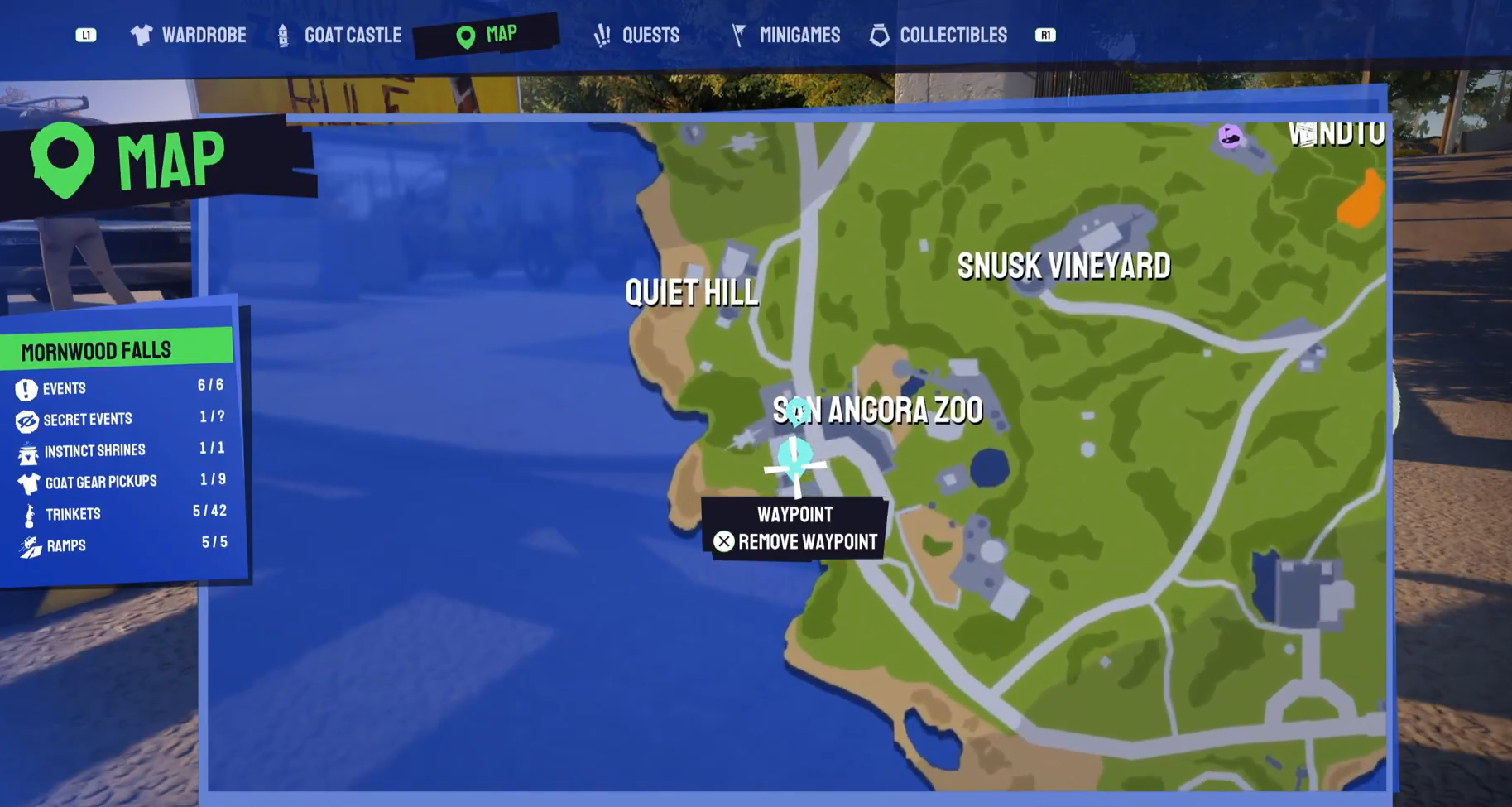Click Remove Waypoint
The width and height of the screenshot is (1512, 807).
pos(797,542)
